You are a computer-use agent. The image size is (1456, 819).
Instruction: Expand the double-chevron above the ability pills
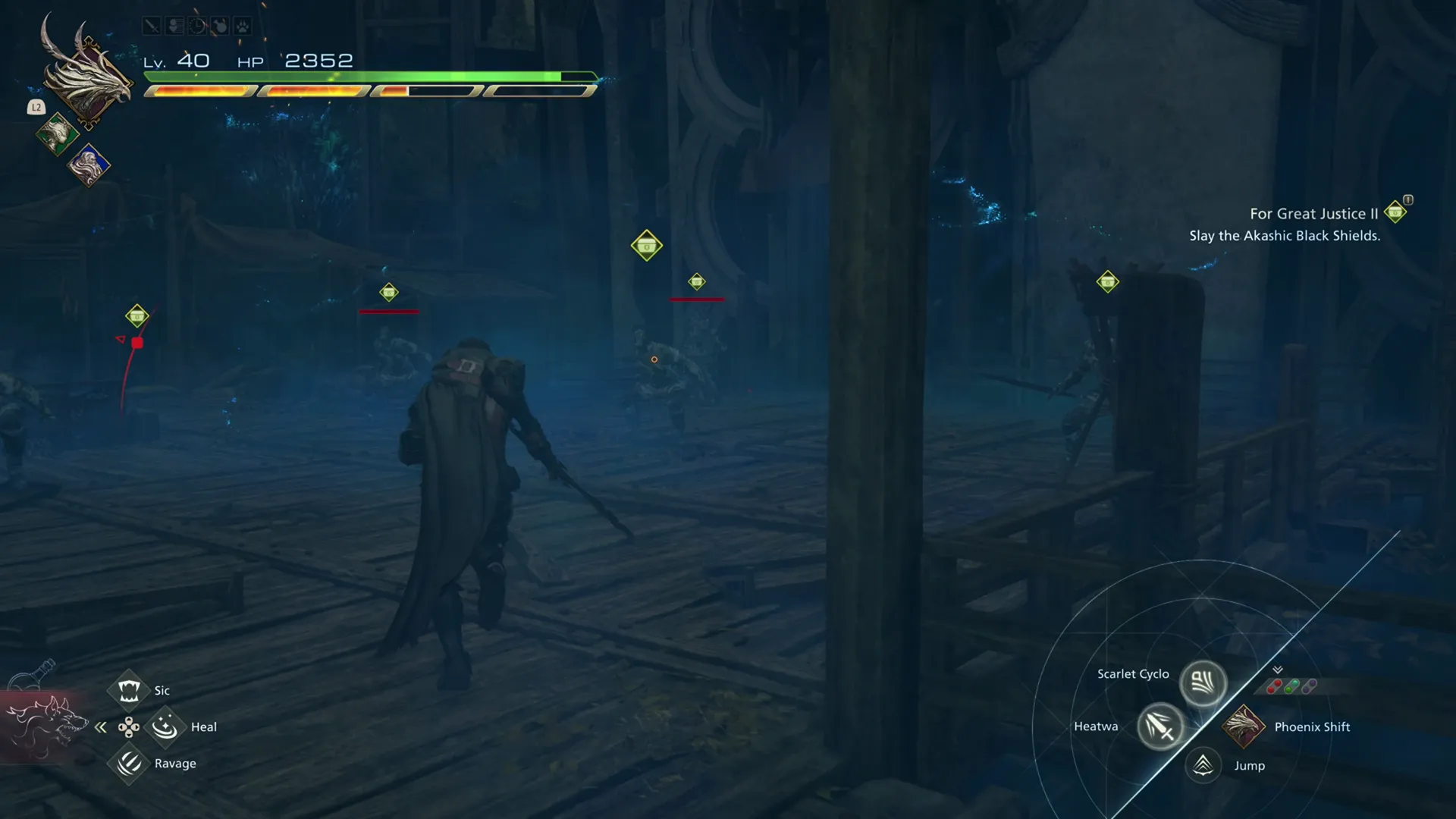coord(1277,670)
